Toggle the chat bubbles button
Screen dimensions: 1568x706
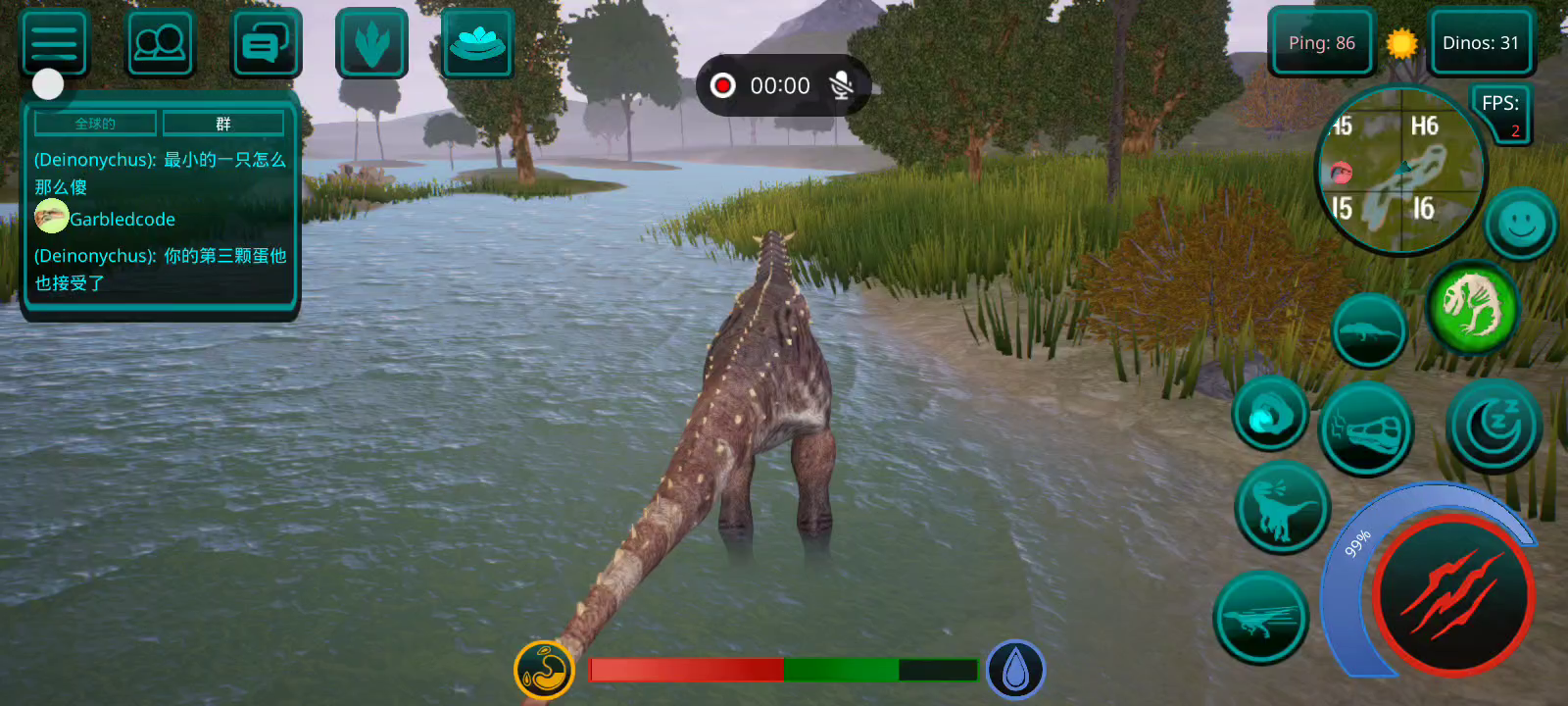point(266,43)
